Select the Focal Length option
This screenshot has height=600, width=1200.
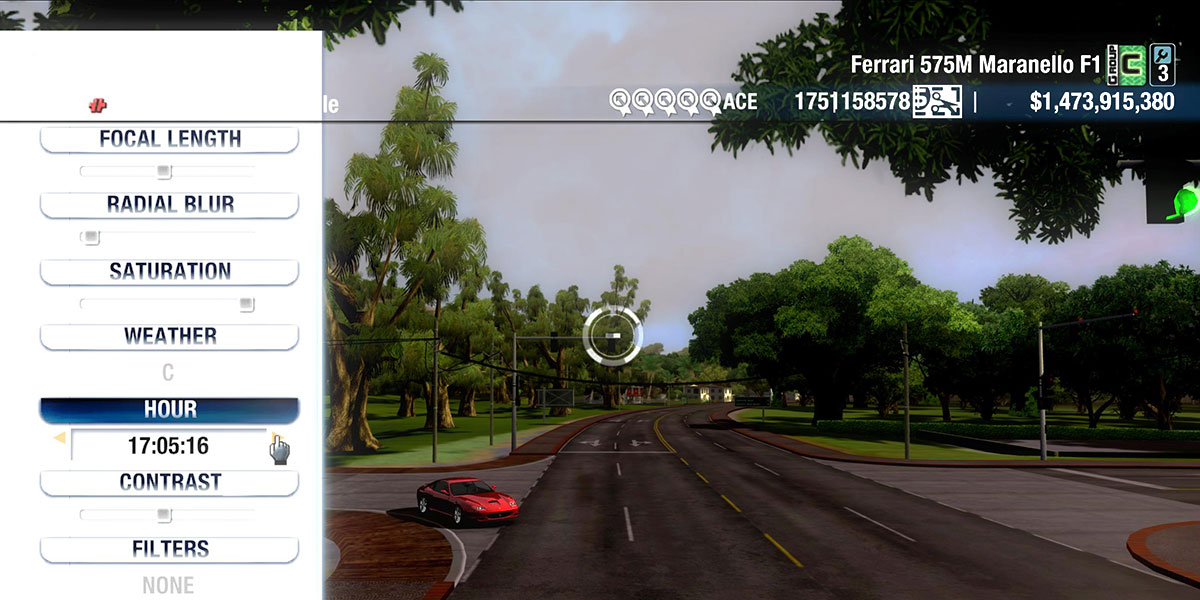[x=169, y=139]
